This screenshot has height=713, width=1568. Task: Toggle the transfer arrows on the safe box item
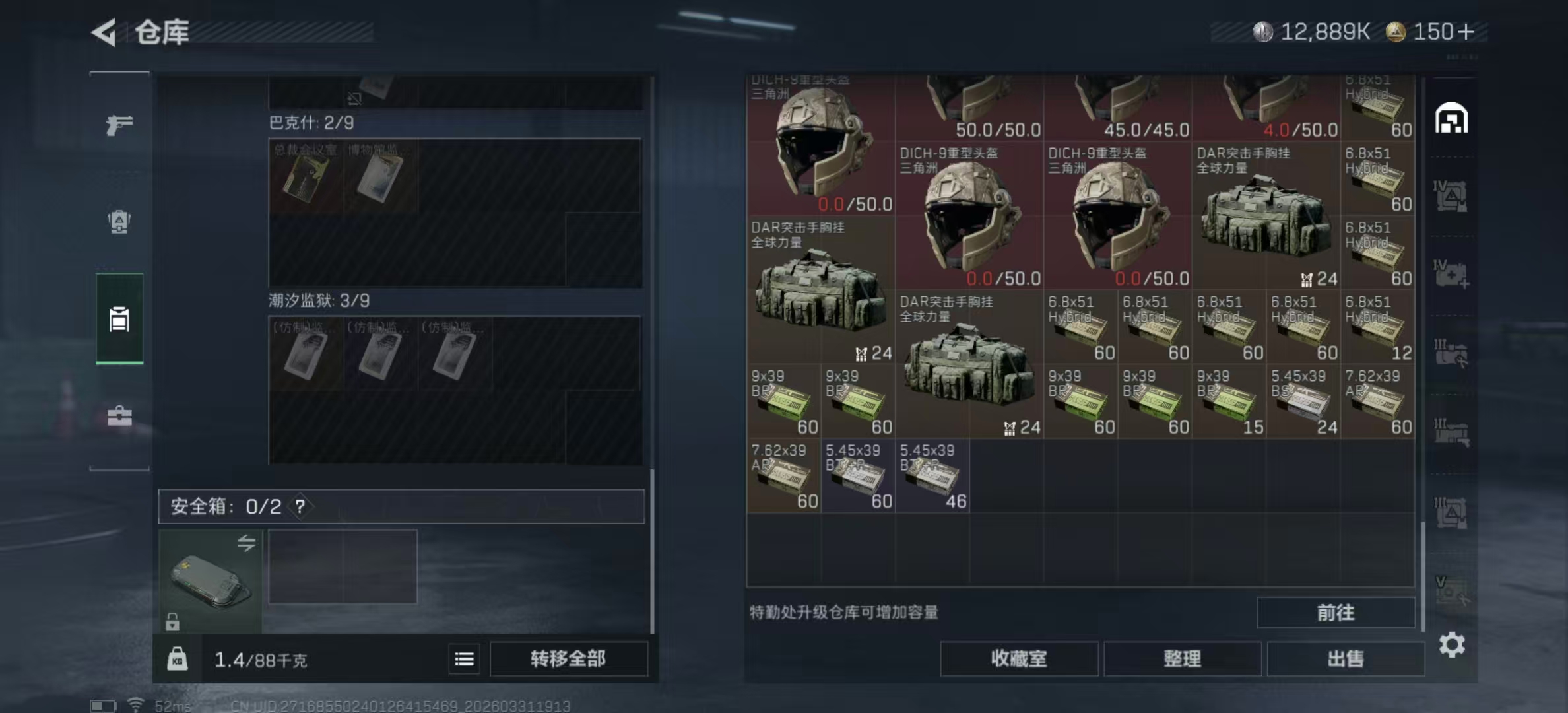click(247, 543)
